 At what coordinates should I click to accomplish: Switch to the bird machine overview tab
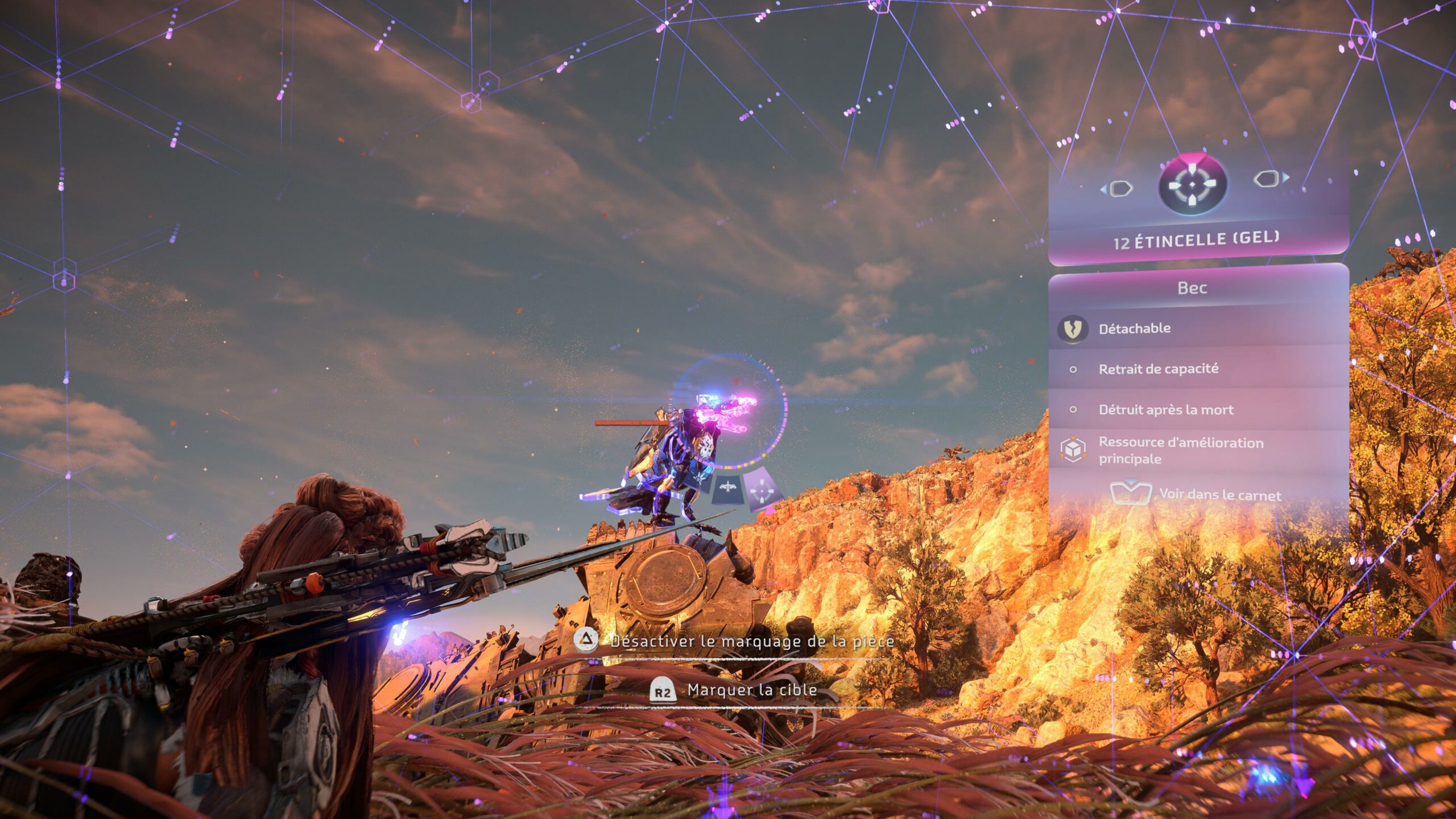click(727, 488)
